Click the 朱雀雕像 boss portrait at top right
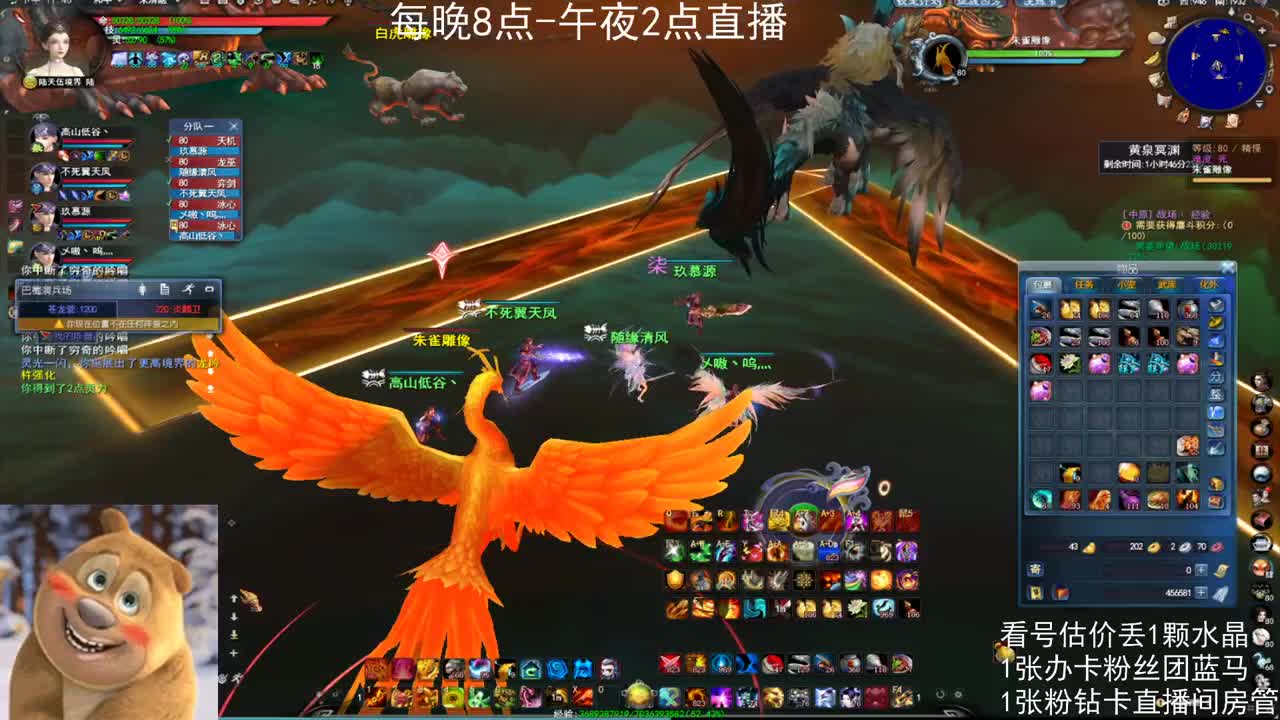 click(x=939, y=57)
